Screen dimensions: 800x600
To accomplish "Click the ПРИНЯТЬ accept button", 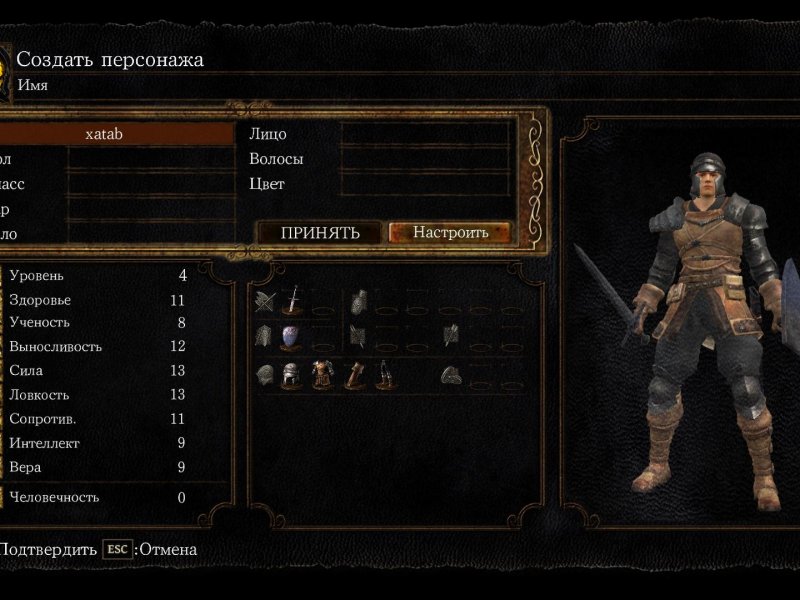I will coord(319,233).
